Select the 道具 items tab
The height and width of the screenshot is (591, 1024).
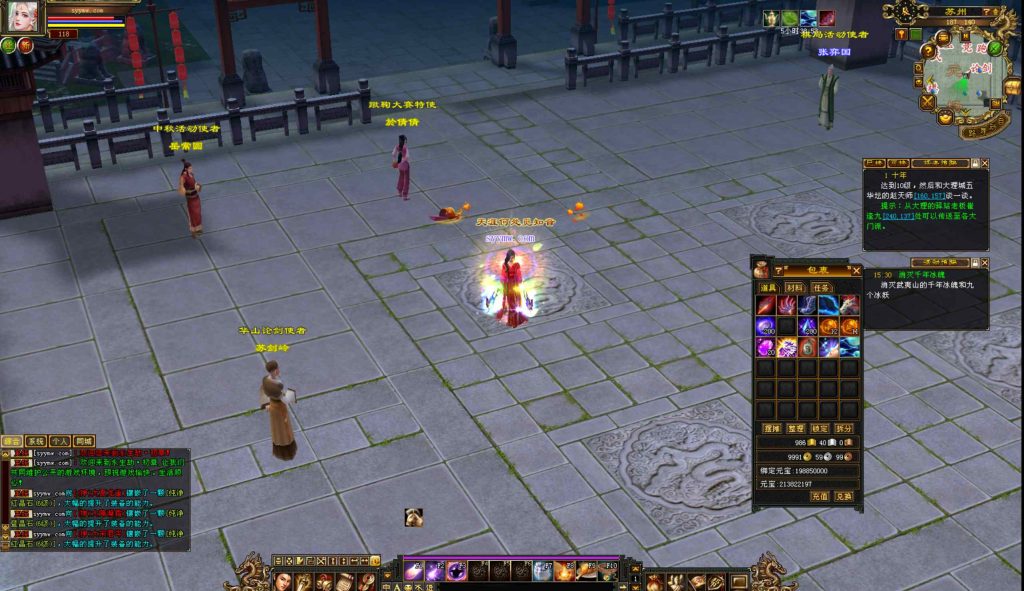pos(768,288)
